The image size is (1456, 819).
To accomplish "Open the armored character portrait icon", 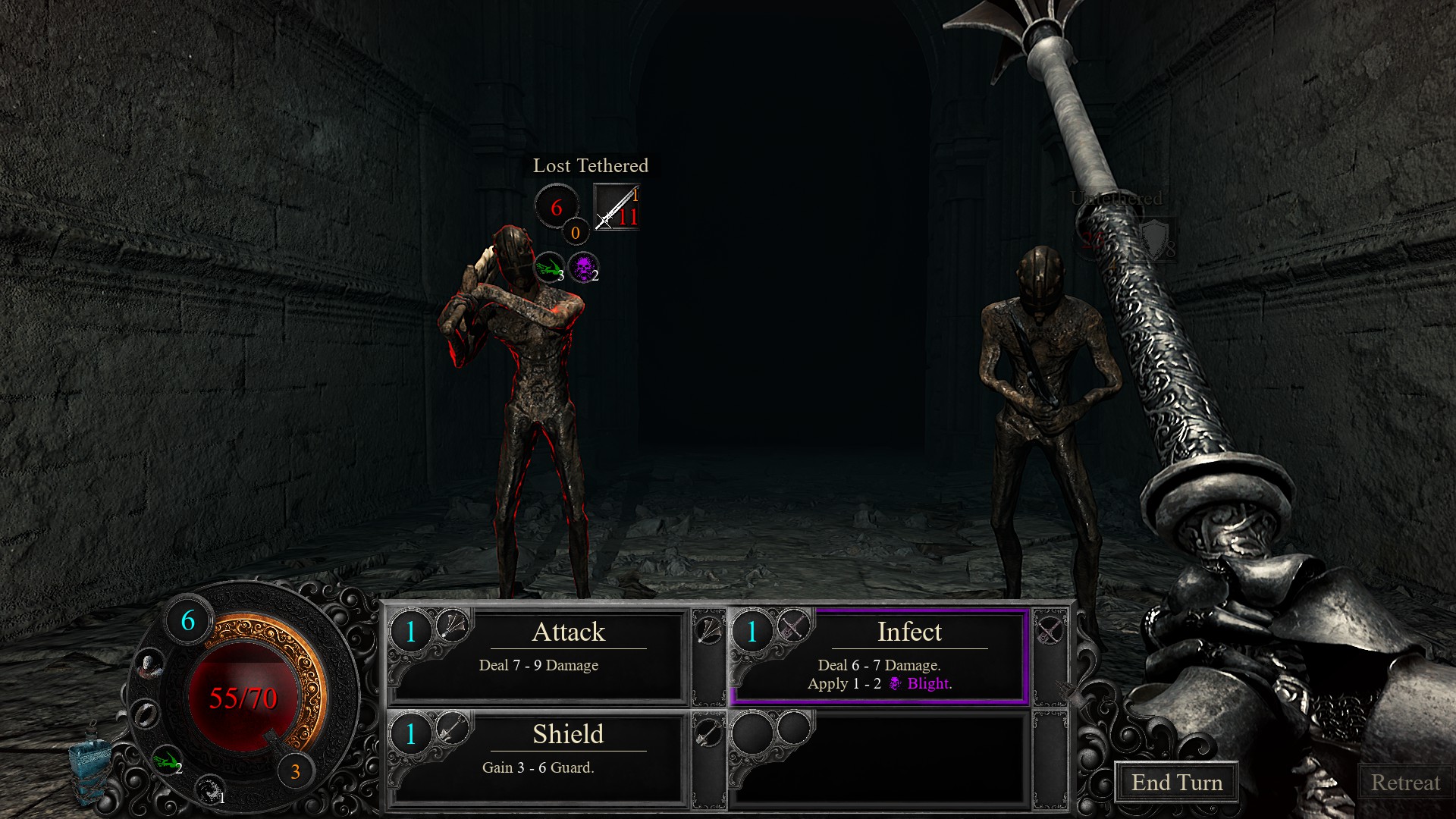I will [151, 666].
